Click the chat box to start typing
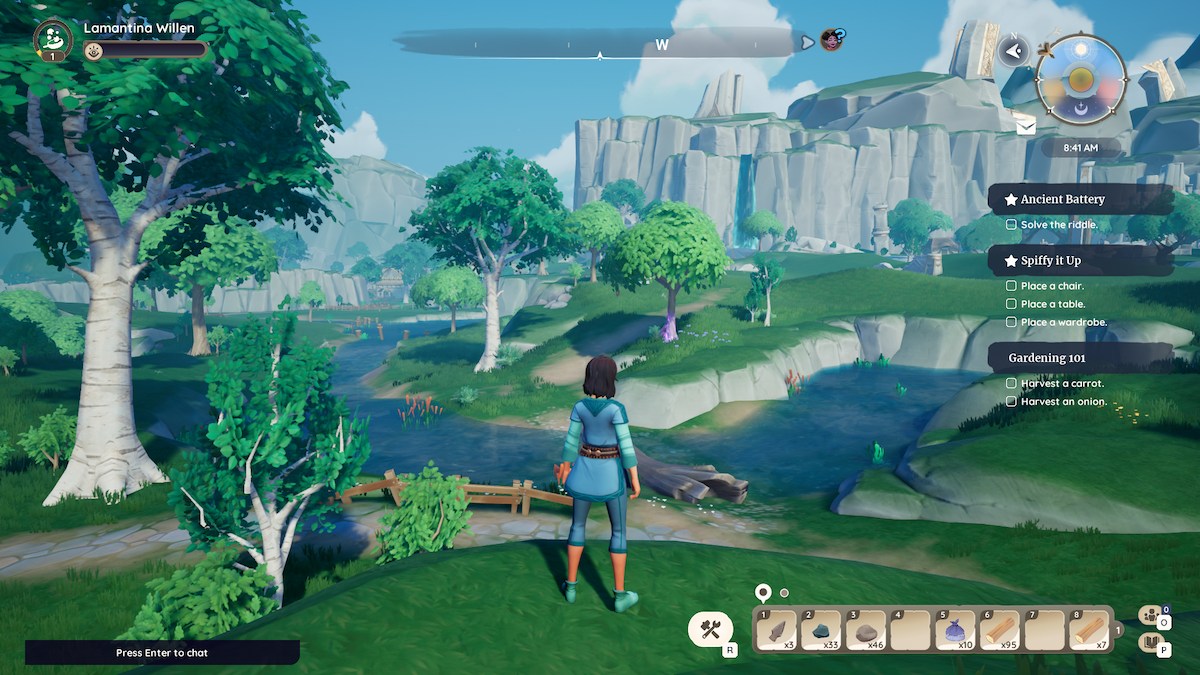Image resolution: width=1200 pixels, height=675 pixels. coord(162,652)
